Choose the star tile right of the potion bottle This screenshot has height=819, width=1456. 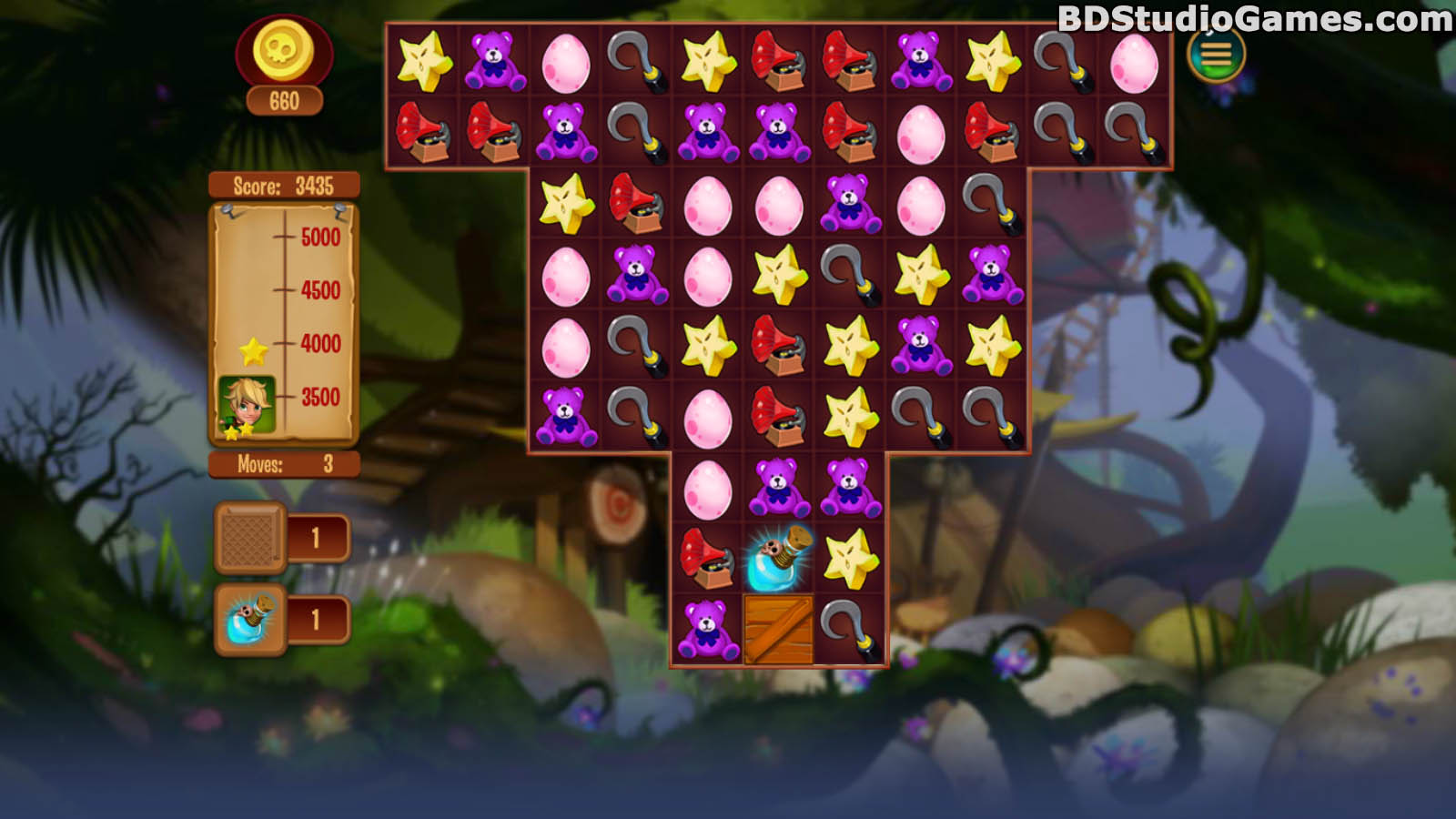pos(850,558)
